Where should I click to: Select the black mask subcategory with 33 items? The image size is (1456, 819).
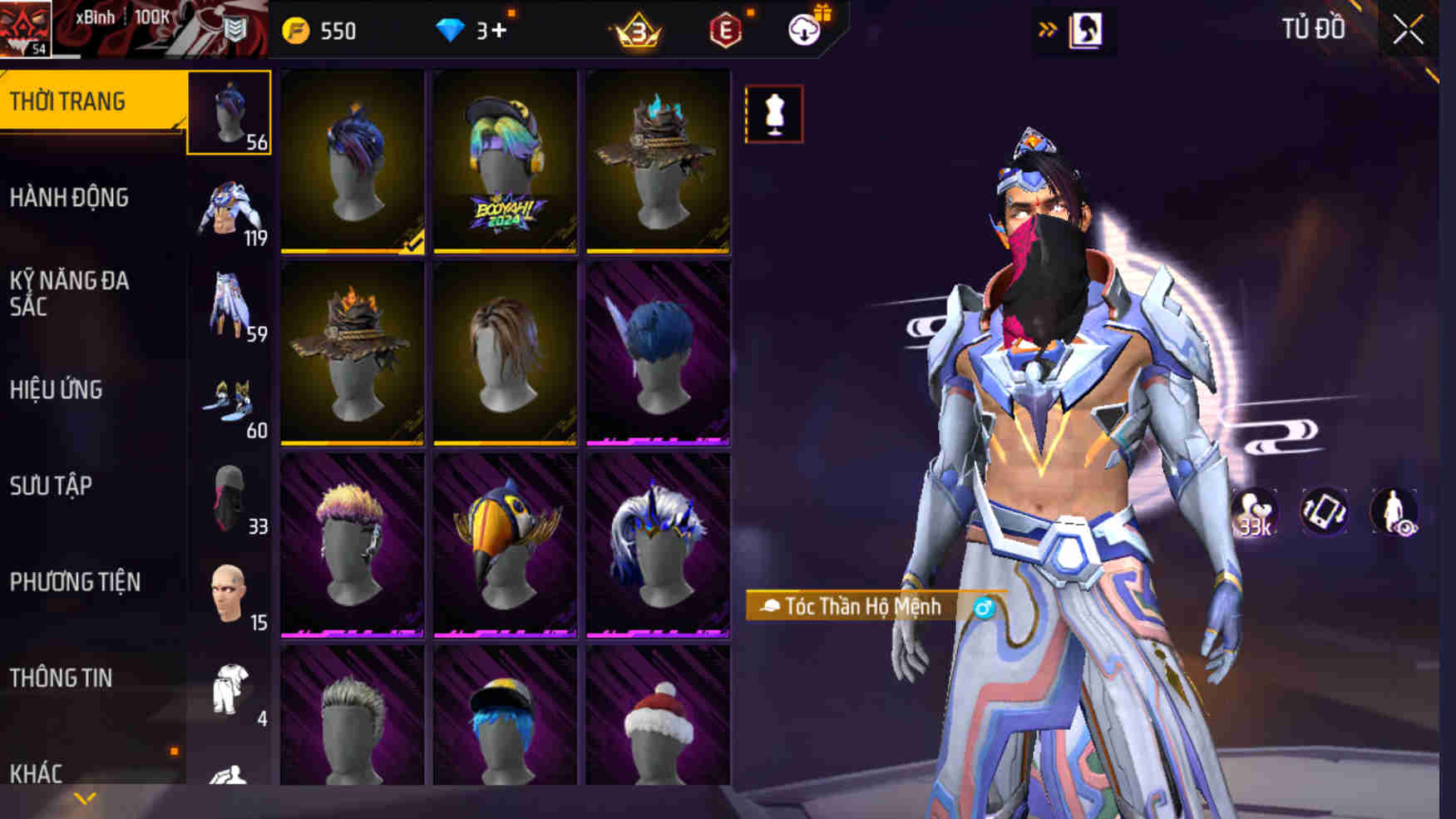(x=230, y=499)
